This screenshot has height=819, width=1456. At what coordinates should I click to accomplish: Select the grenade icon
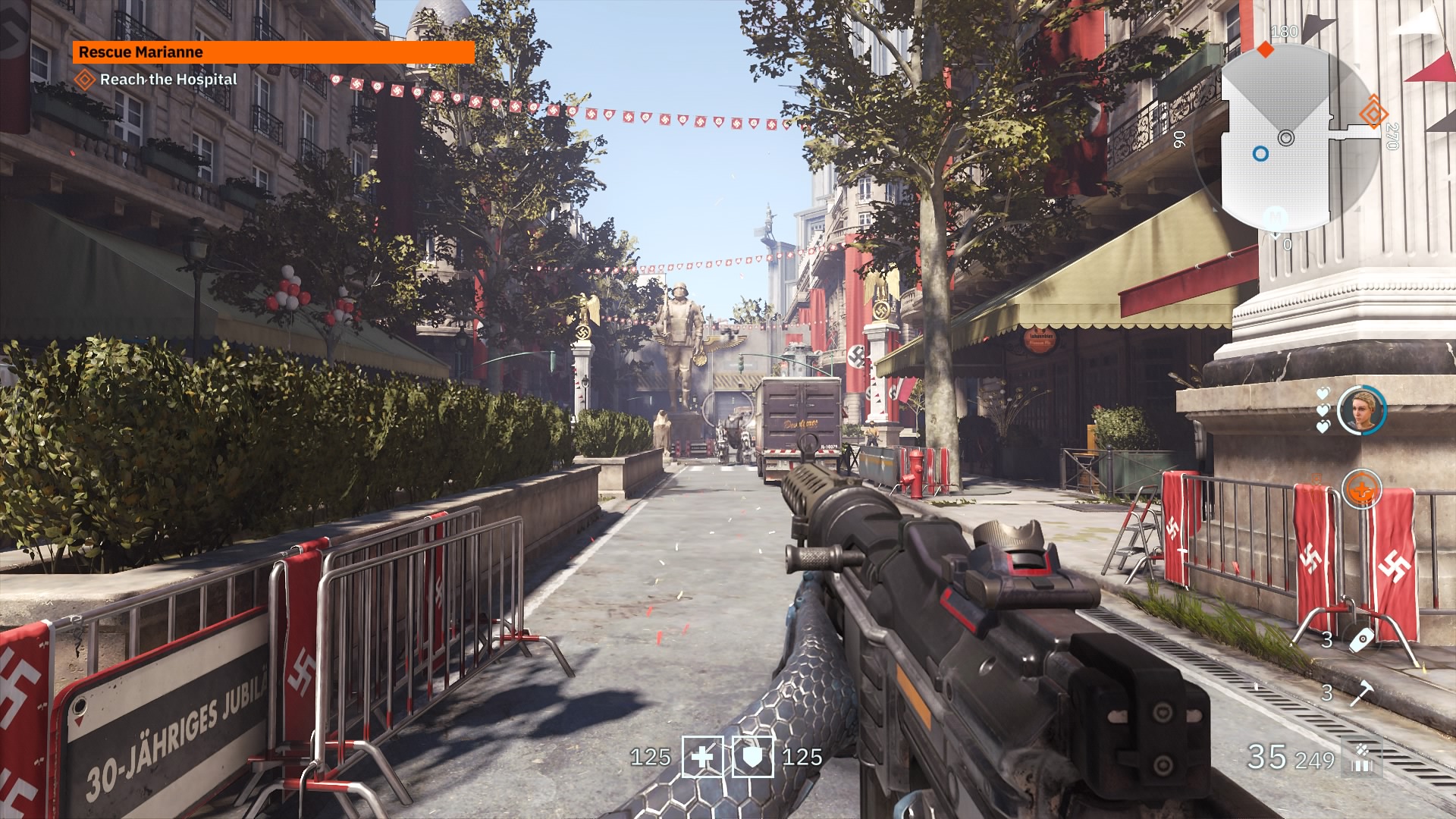click(1361, 639)
